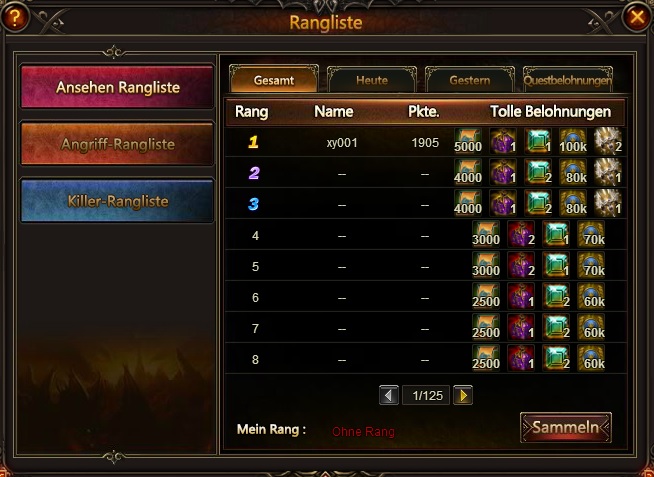
Task: Inspect the rank 1 5000 reward icon
Action: [469, 142]
